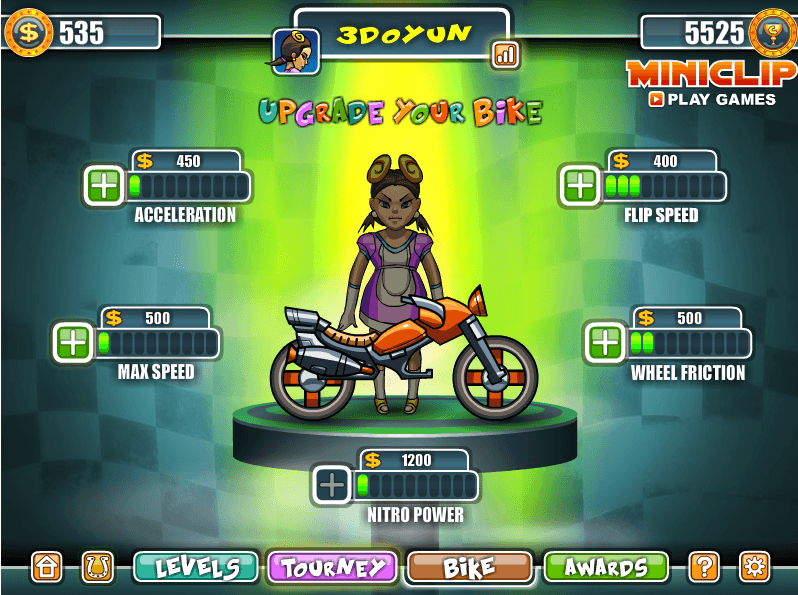Buy the Flip Speed upgrade

coord(579,186)
